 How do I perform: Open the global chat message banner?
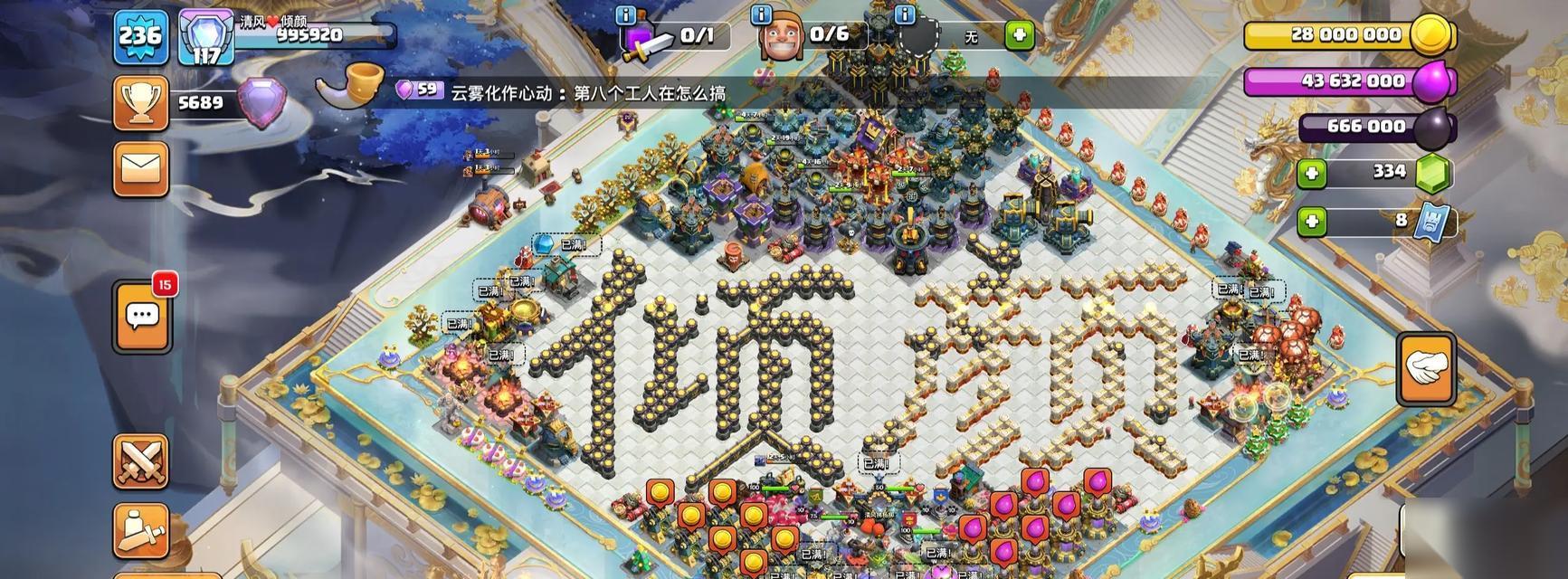click(561, 92)
